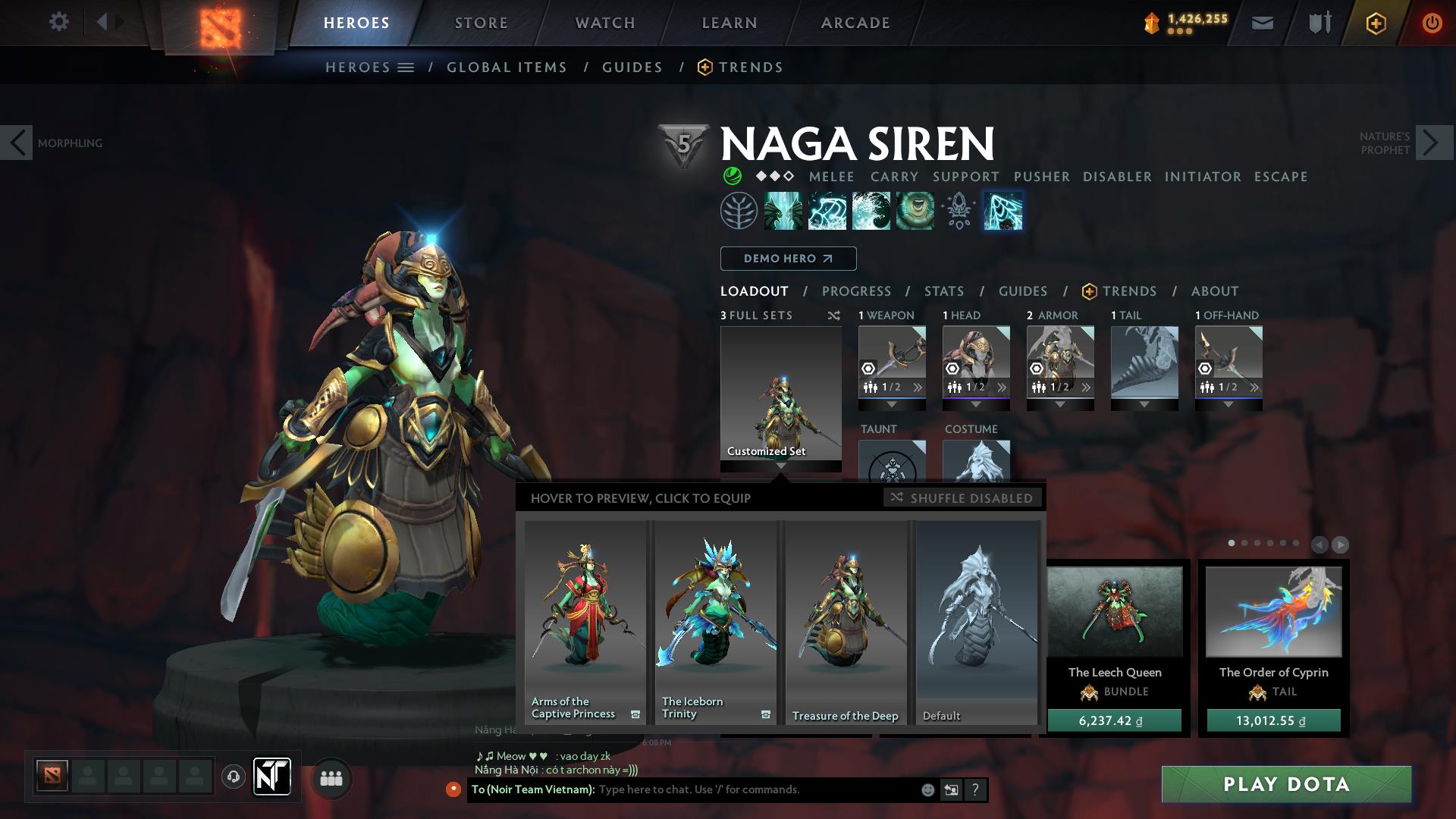This screenshot has height=819, width=1456.
Task: Toggle the Shuffle Disabled setting
Action: pos(962,498)
